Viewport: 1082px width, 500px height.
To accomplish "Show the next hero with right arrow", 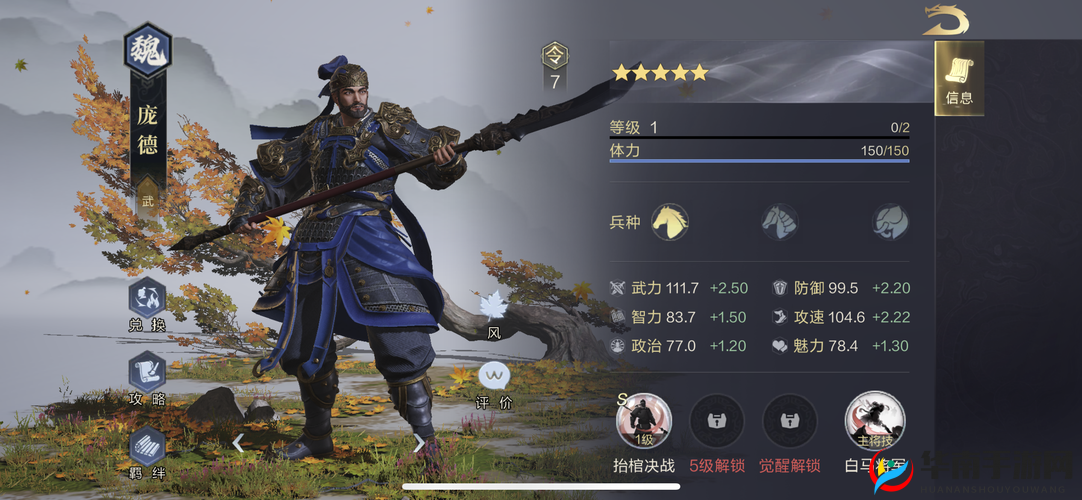I will (x=419, y=442).
